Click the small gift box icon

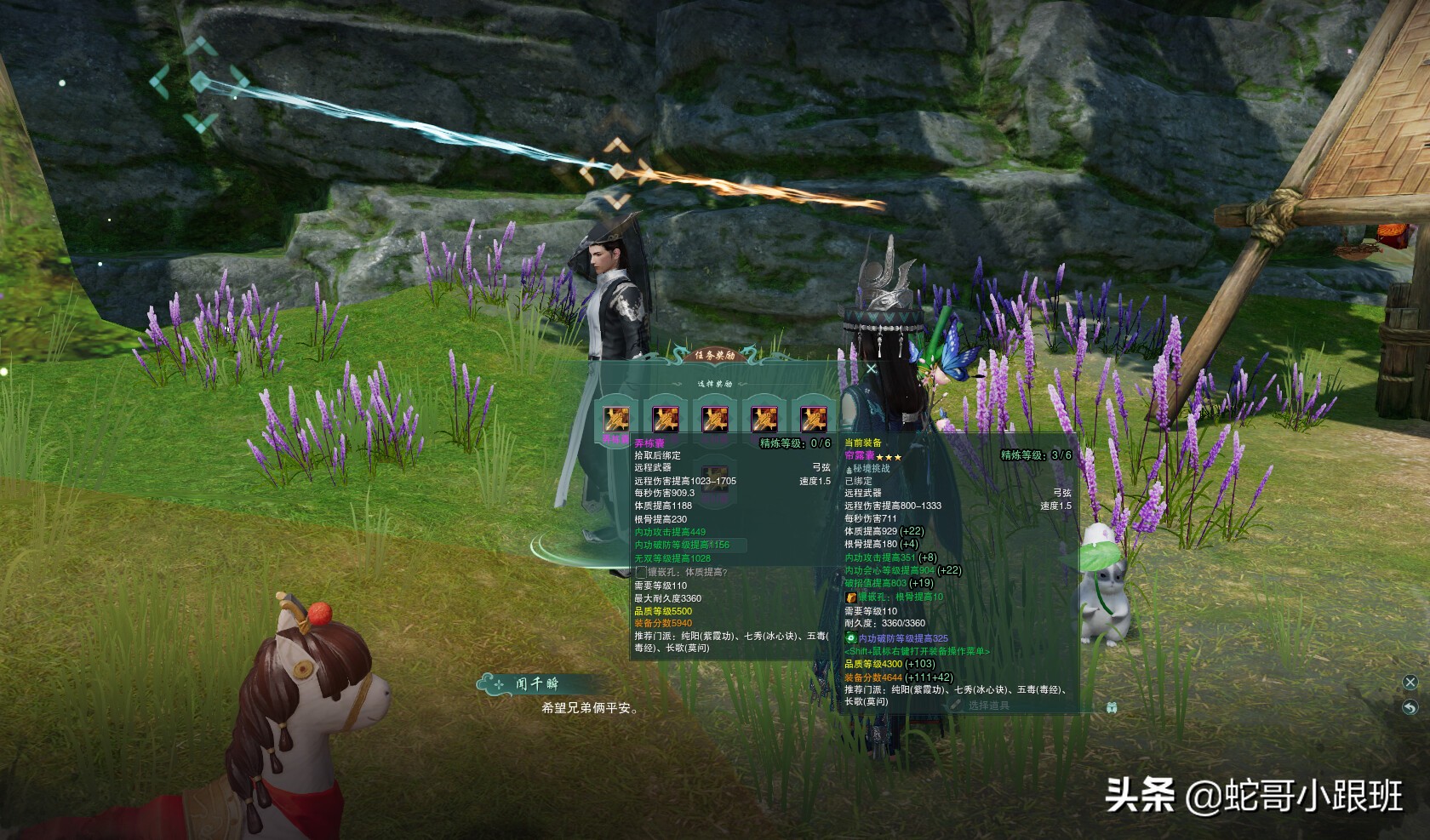coord(1112,706)
